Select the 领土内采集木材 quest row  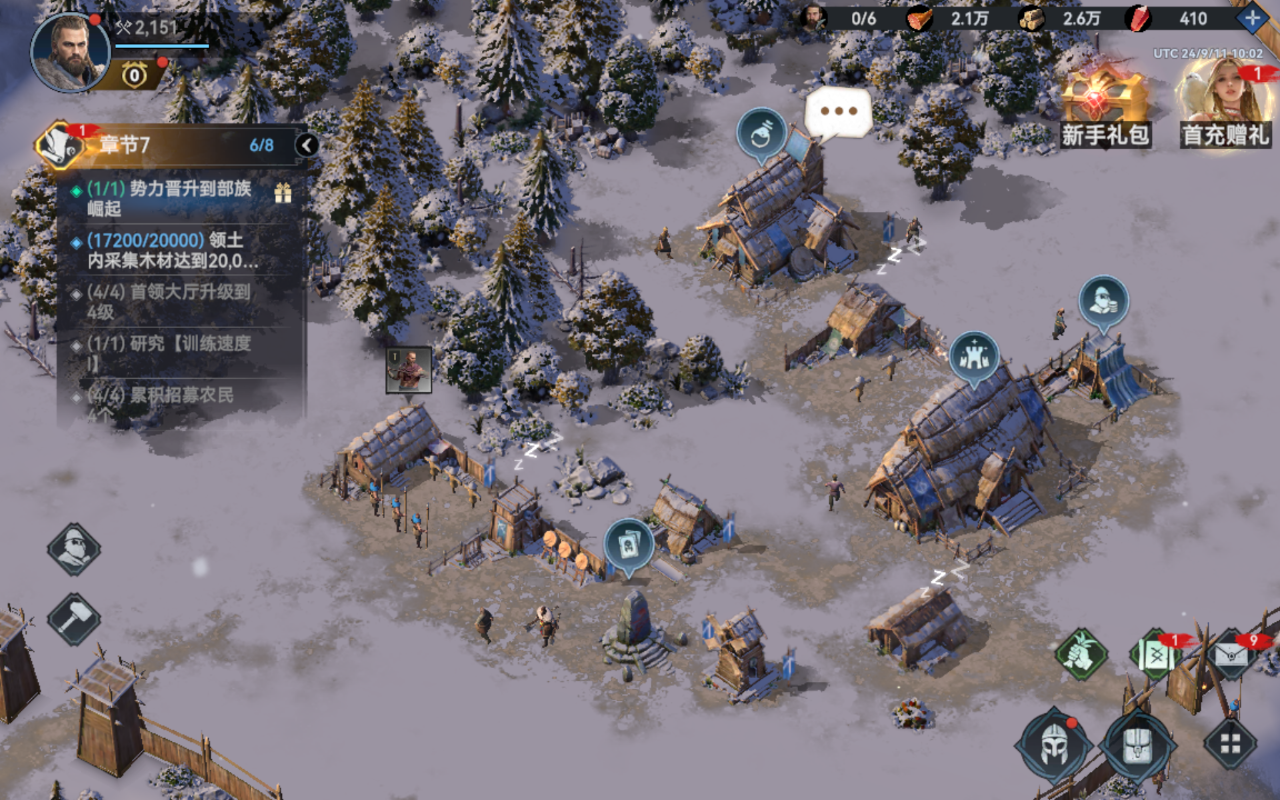click(x=180, y=250)
